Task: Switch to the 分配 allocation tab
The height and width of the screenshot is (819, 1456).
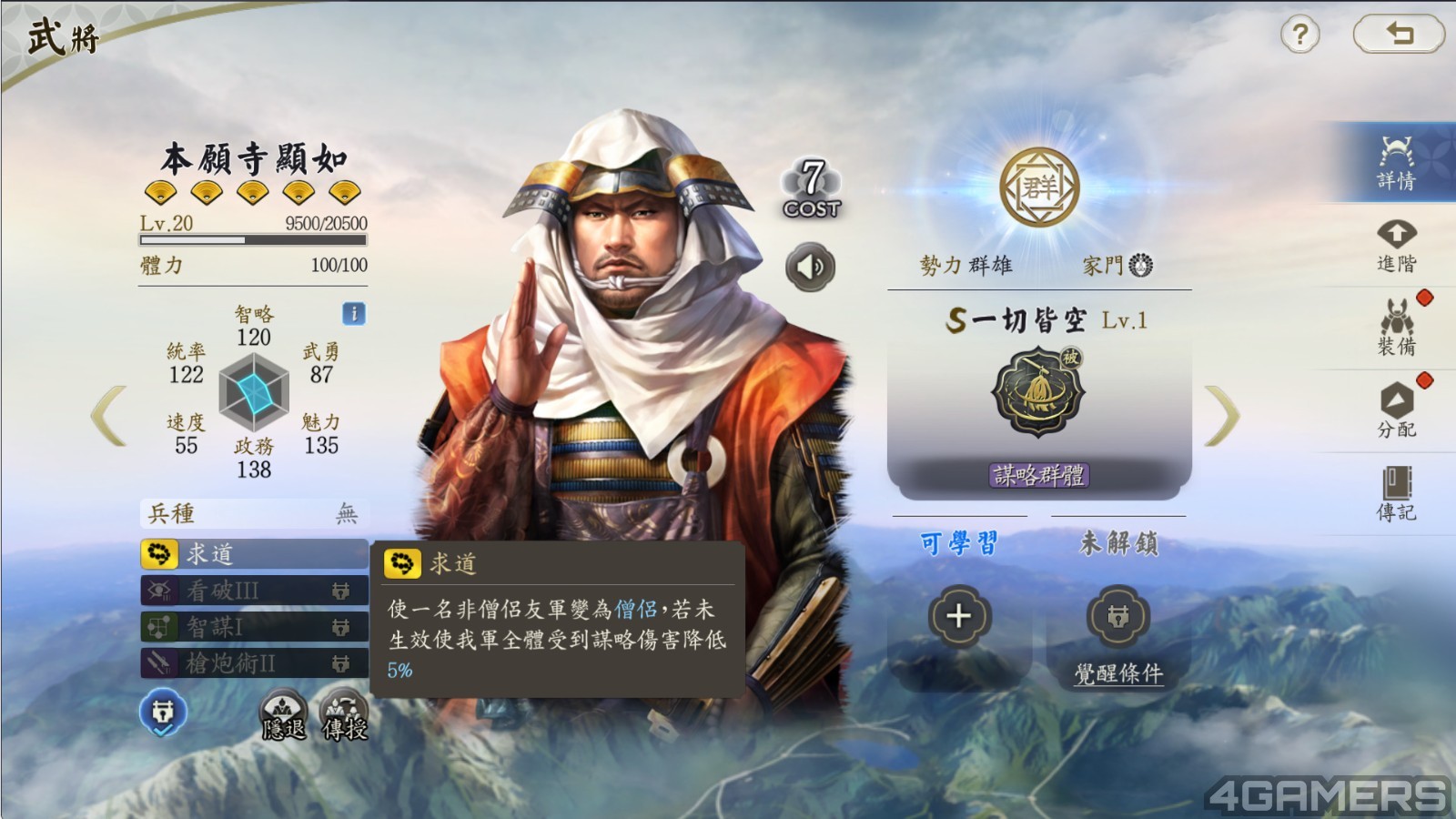Action: pyautogui.click(x=1396, y=411)
